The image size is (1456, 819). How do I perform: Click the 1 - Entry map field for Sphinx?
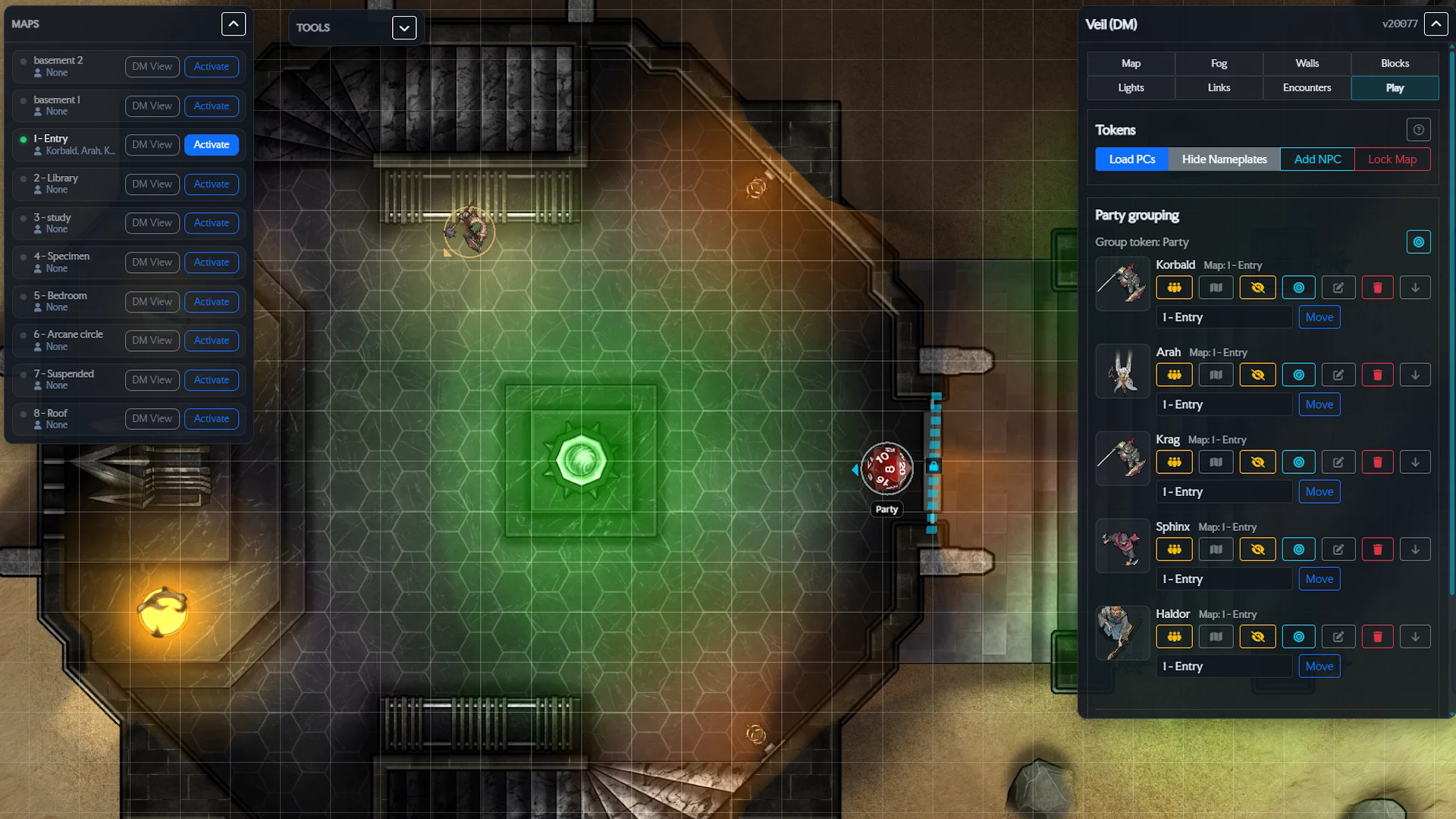1223,579
